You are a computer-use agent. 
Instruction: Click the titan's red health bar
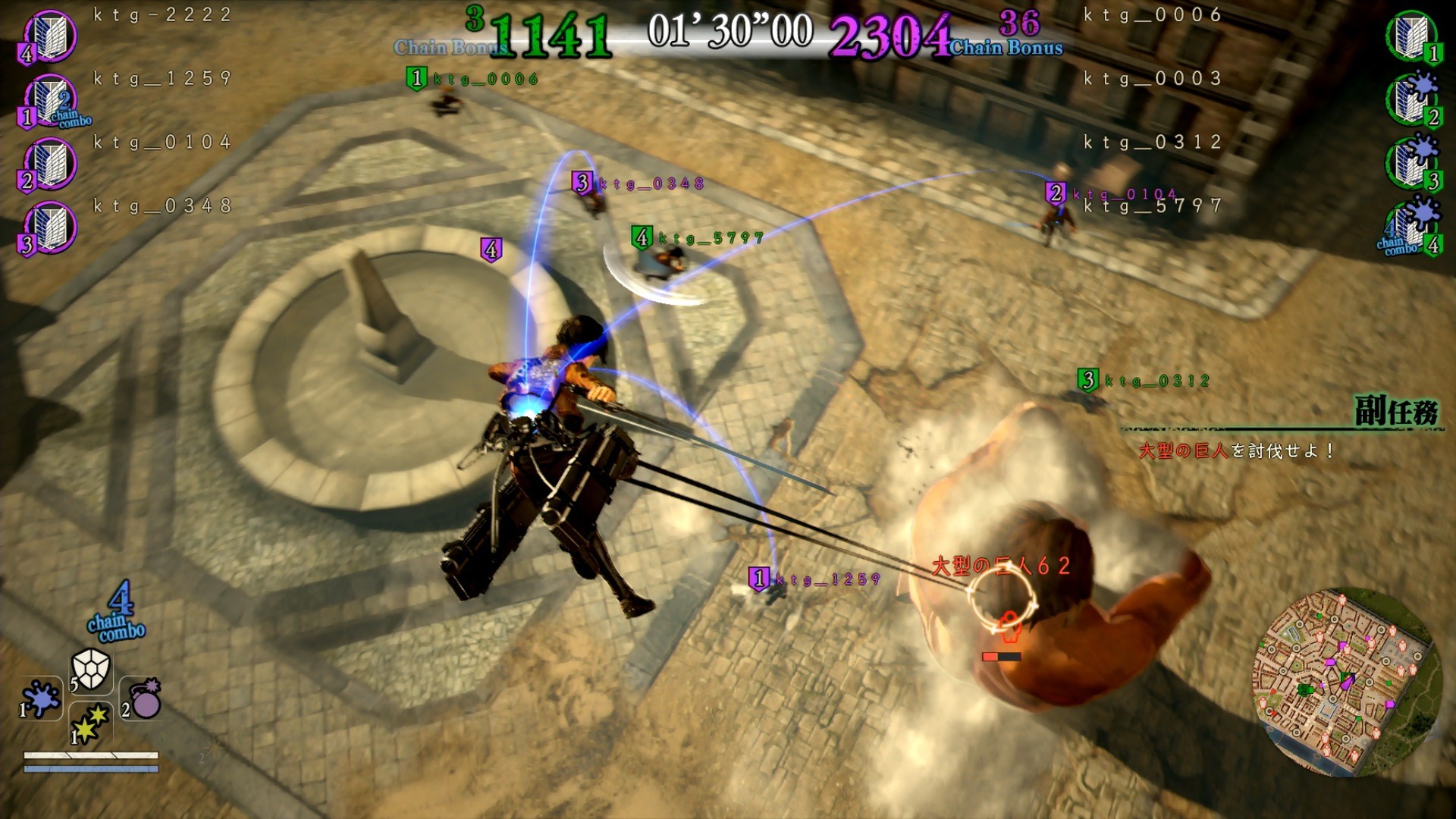click(x=1003, y=657)
